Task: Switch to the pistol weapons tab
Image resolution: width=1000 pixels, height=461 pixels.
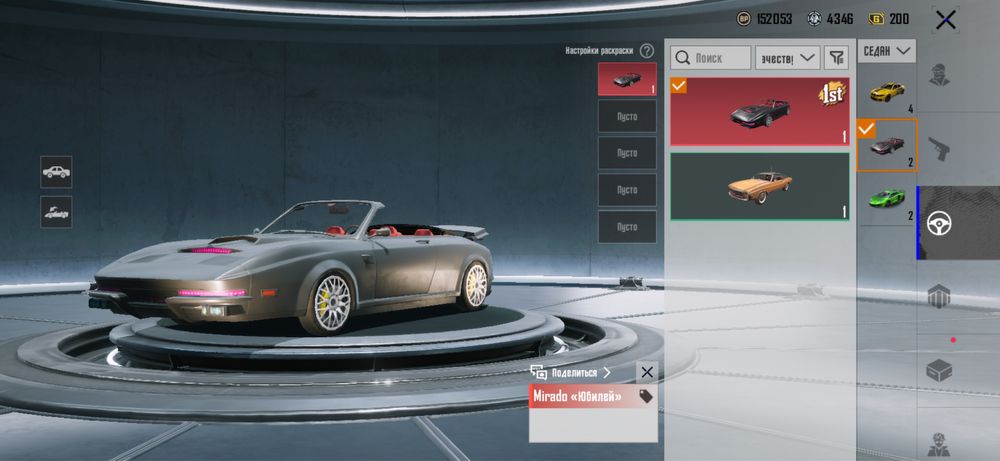Action: (x=938, y=149)
